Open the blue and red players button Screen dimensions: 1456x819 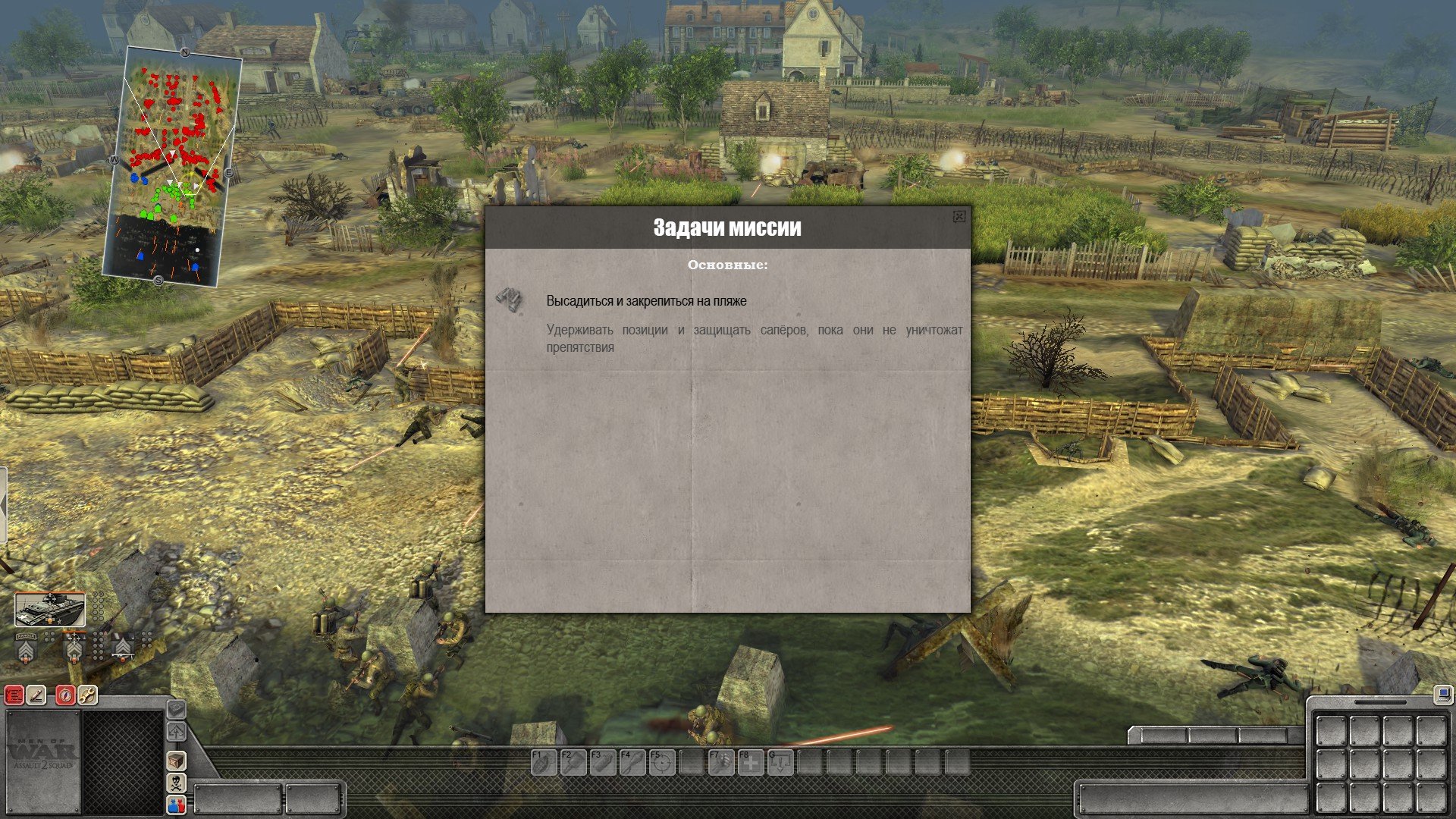click(176, 805)
